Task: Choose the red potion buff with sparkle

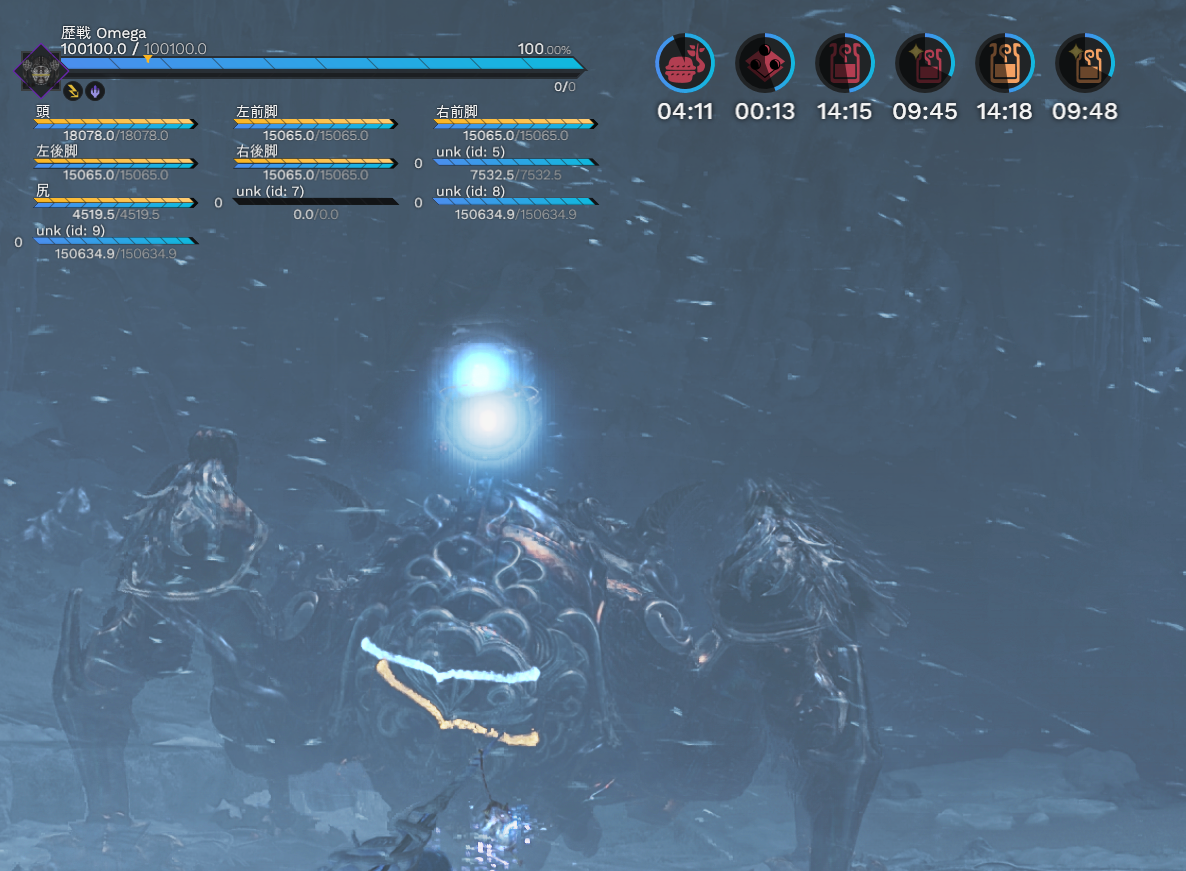Action: click(925, 64)
